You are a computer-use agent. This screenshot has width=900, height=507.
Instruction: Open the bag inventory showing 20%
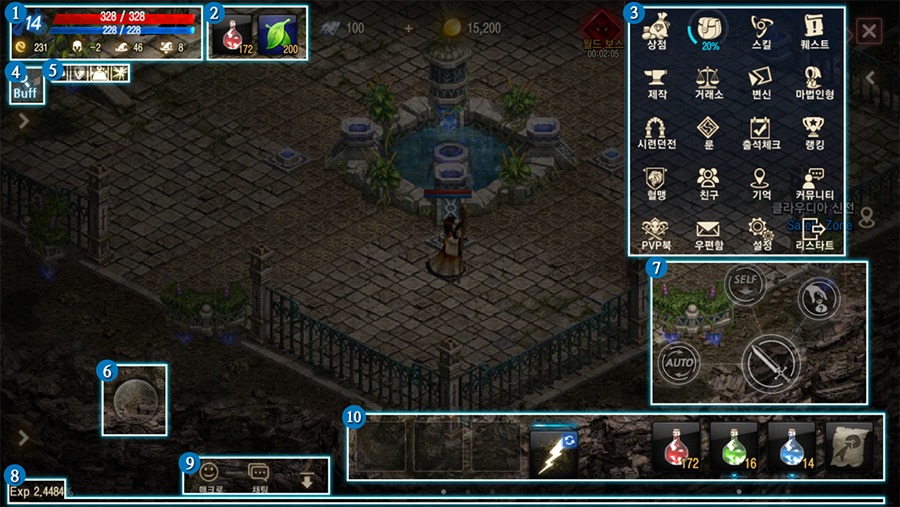709,30
